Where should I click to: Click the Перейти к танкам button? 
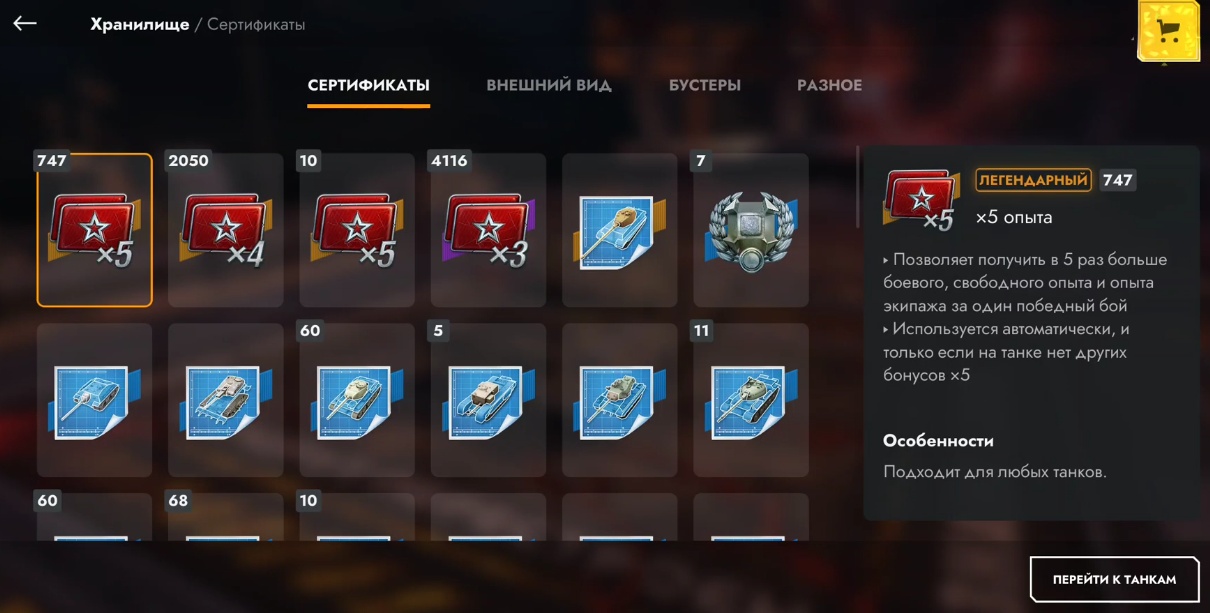(1114, 579)
